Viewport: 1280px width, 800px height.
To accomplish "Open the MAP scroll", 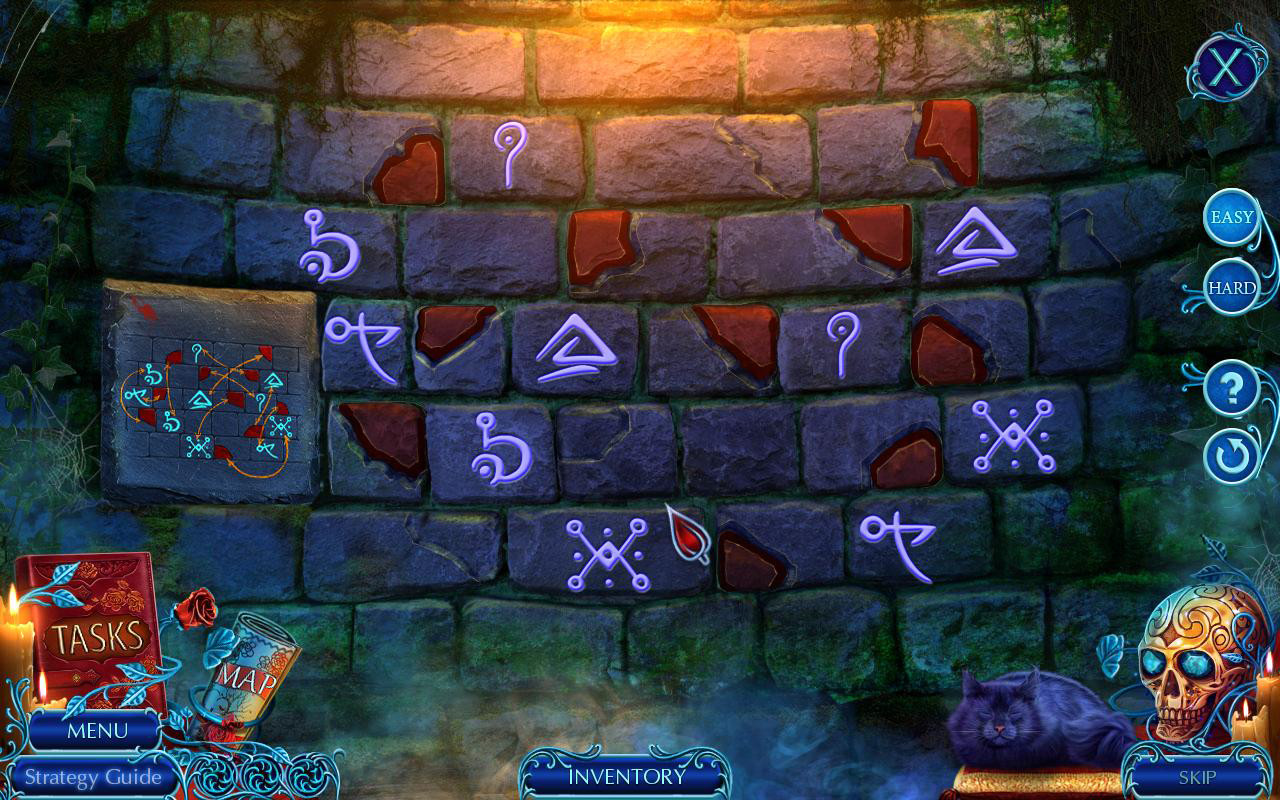I will pos(250,670).
